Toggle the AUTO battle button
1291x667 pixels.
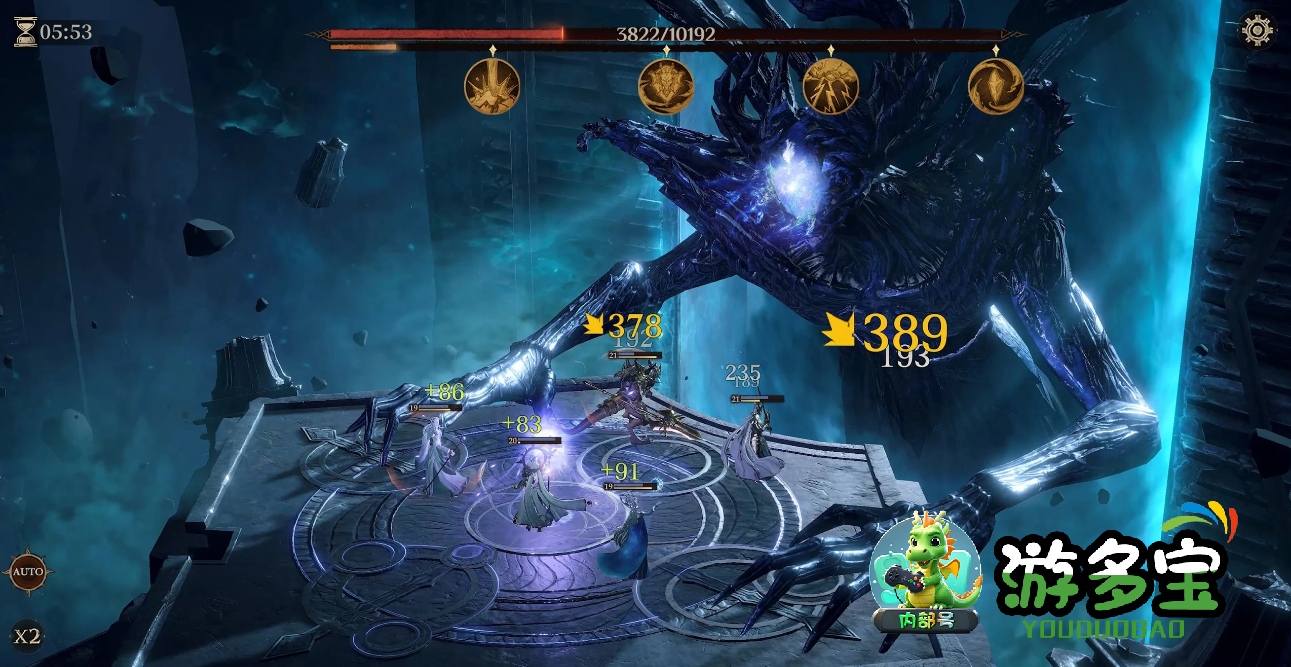27,573
